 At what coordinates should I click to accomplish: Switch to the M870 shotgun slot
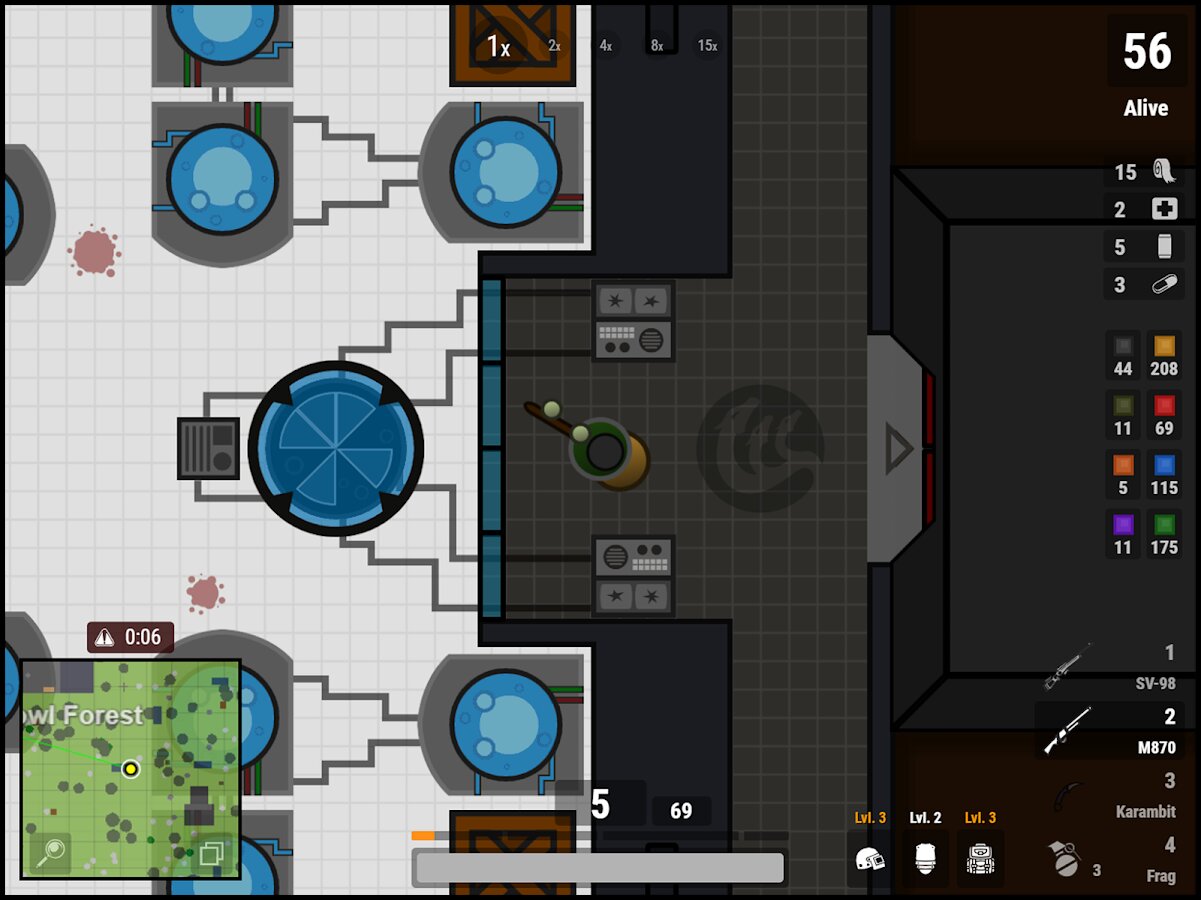click(x=1110, y=730)
